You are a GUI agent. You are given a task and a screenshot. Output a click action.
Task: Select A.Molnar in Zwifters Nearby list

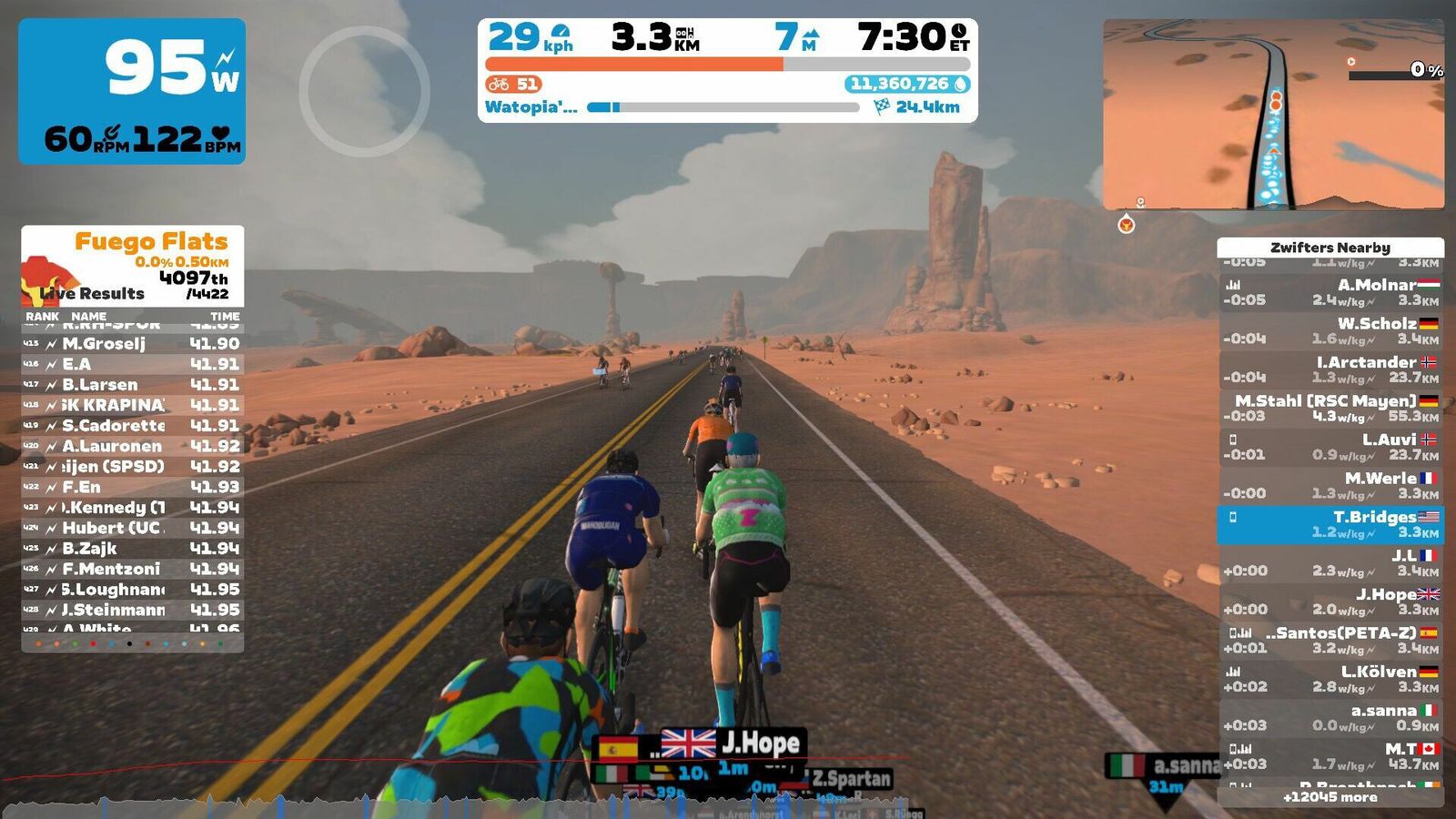point(1330,292)
